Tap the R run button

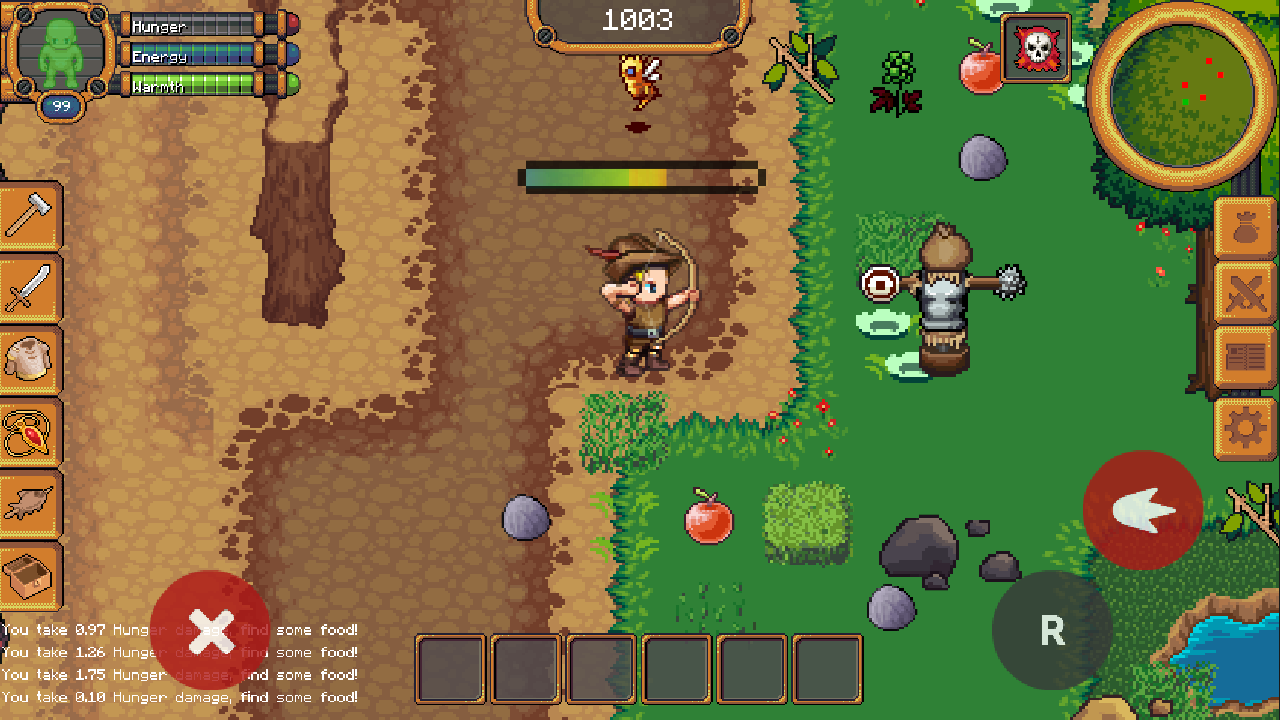click(1051, 631)
